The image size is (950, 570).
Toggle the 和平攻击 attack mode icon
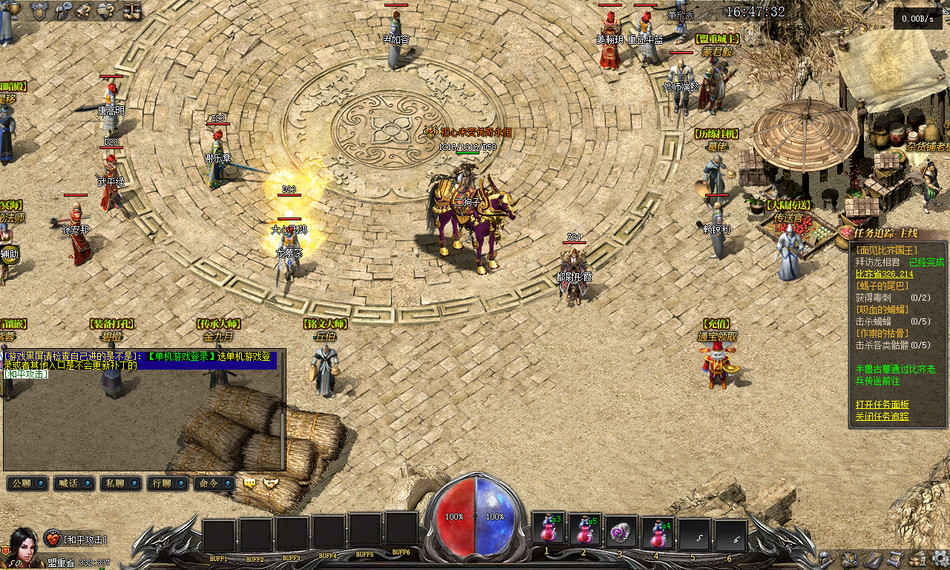point(52,539)
